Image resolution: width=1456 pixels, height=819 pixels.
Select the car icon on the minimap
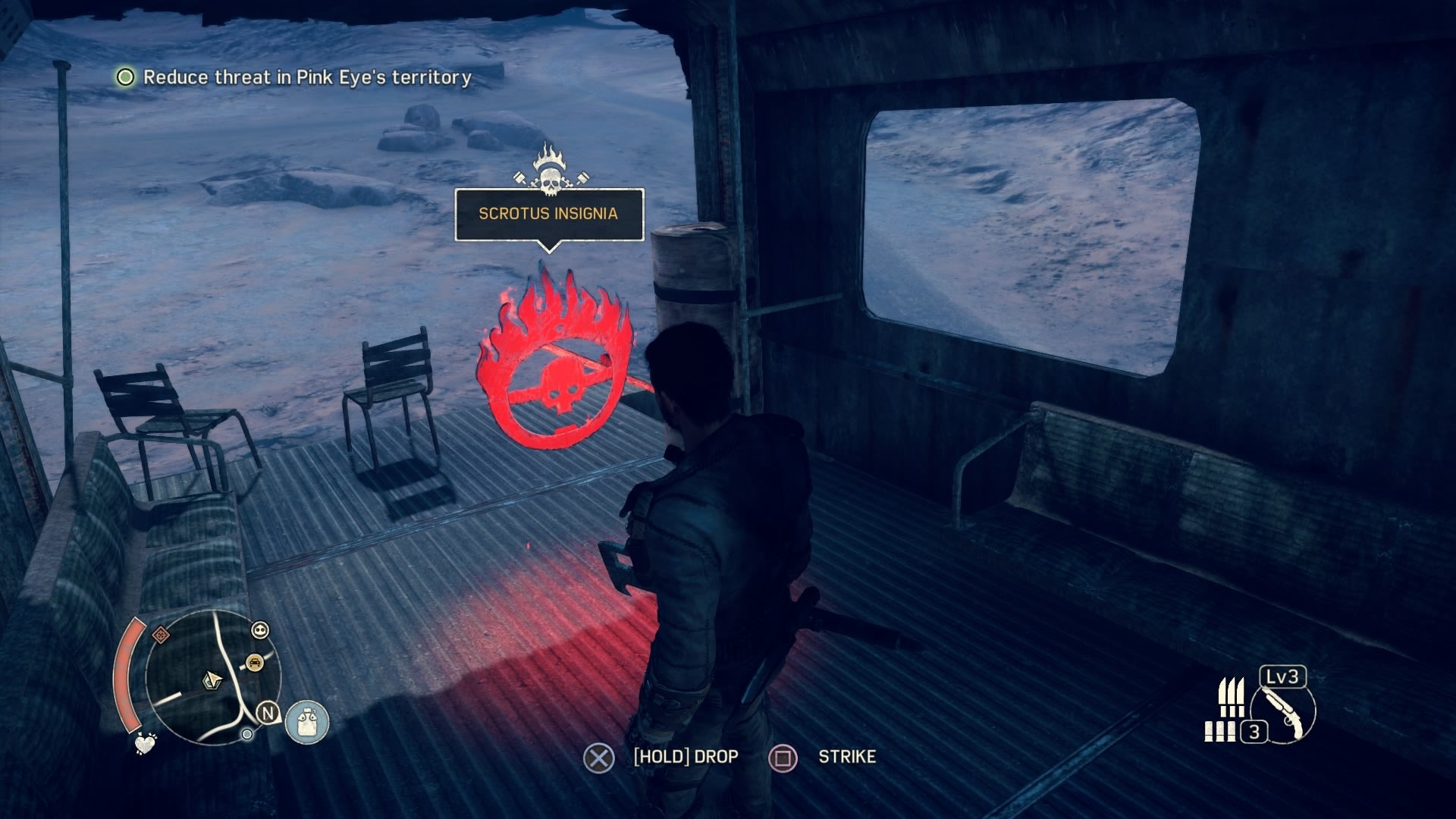(x=256, y=661)
